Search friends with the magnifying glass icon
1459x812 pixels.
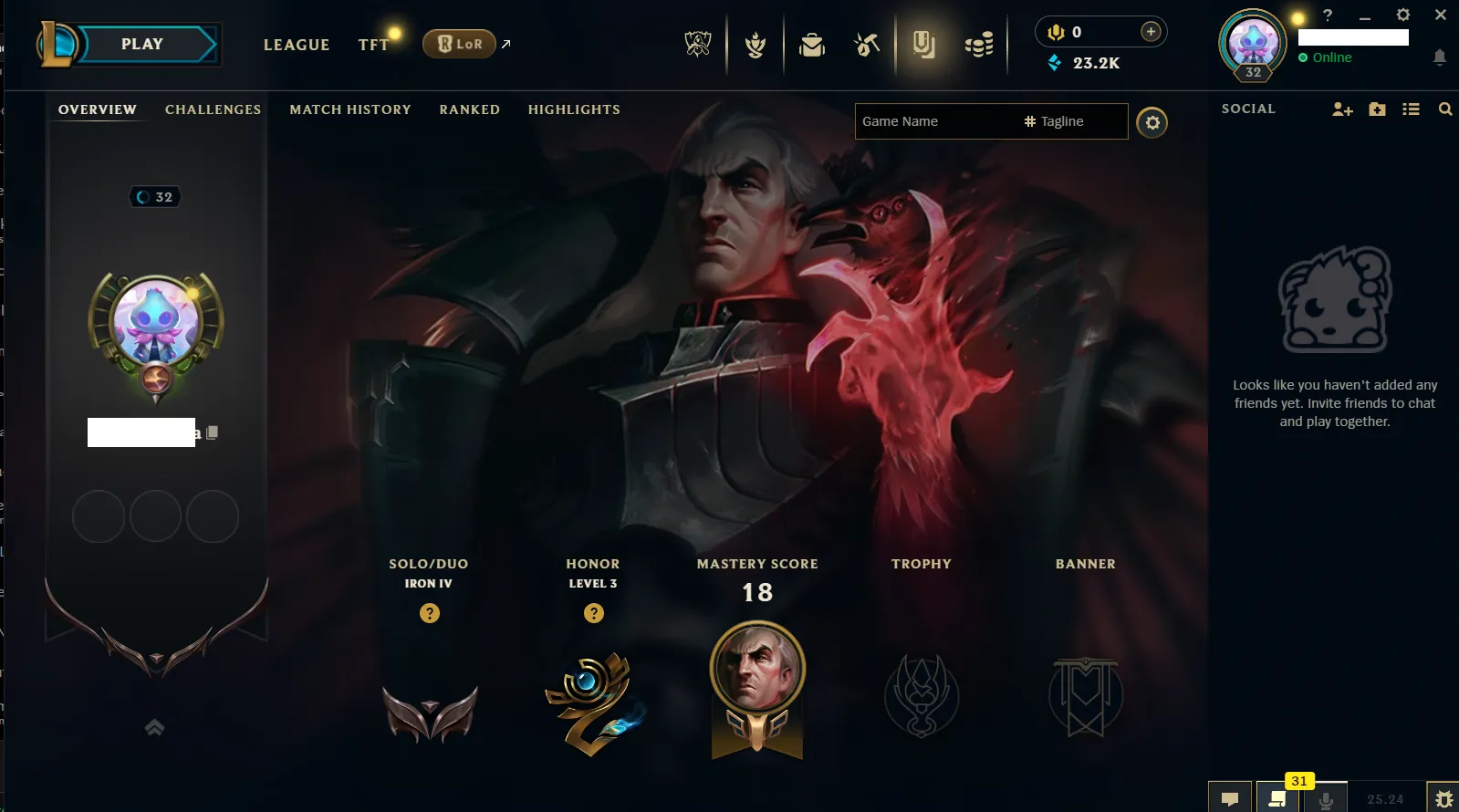(x=1446, y=109)
